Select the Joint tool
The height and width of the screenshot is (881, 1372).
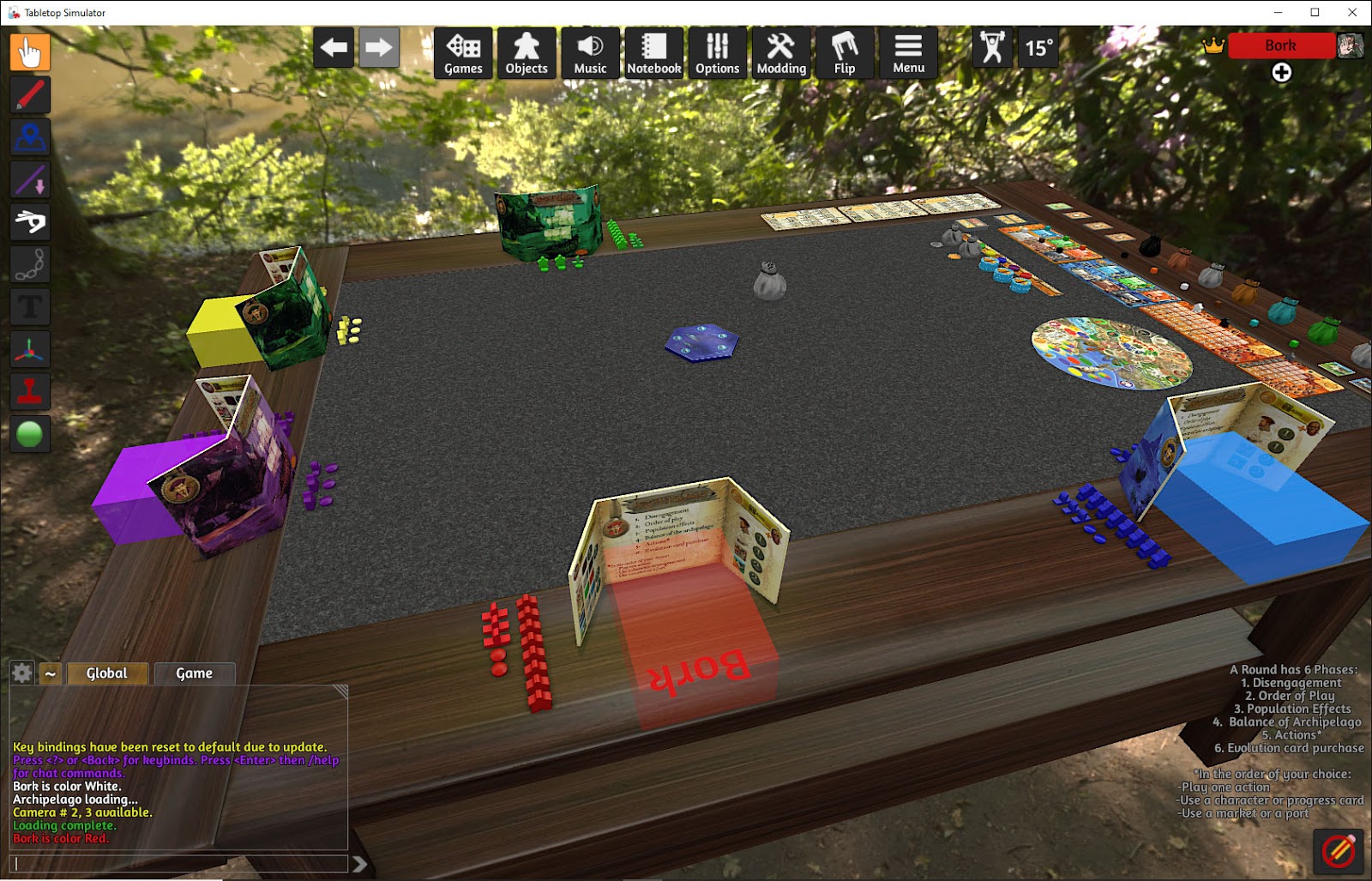(x=29, y=264)
